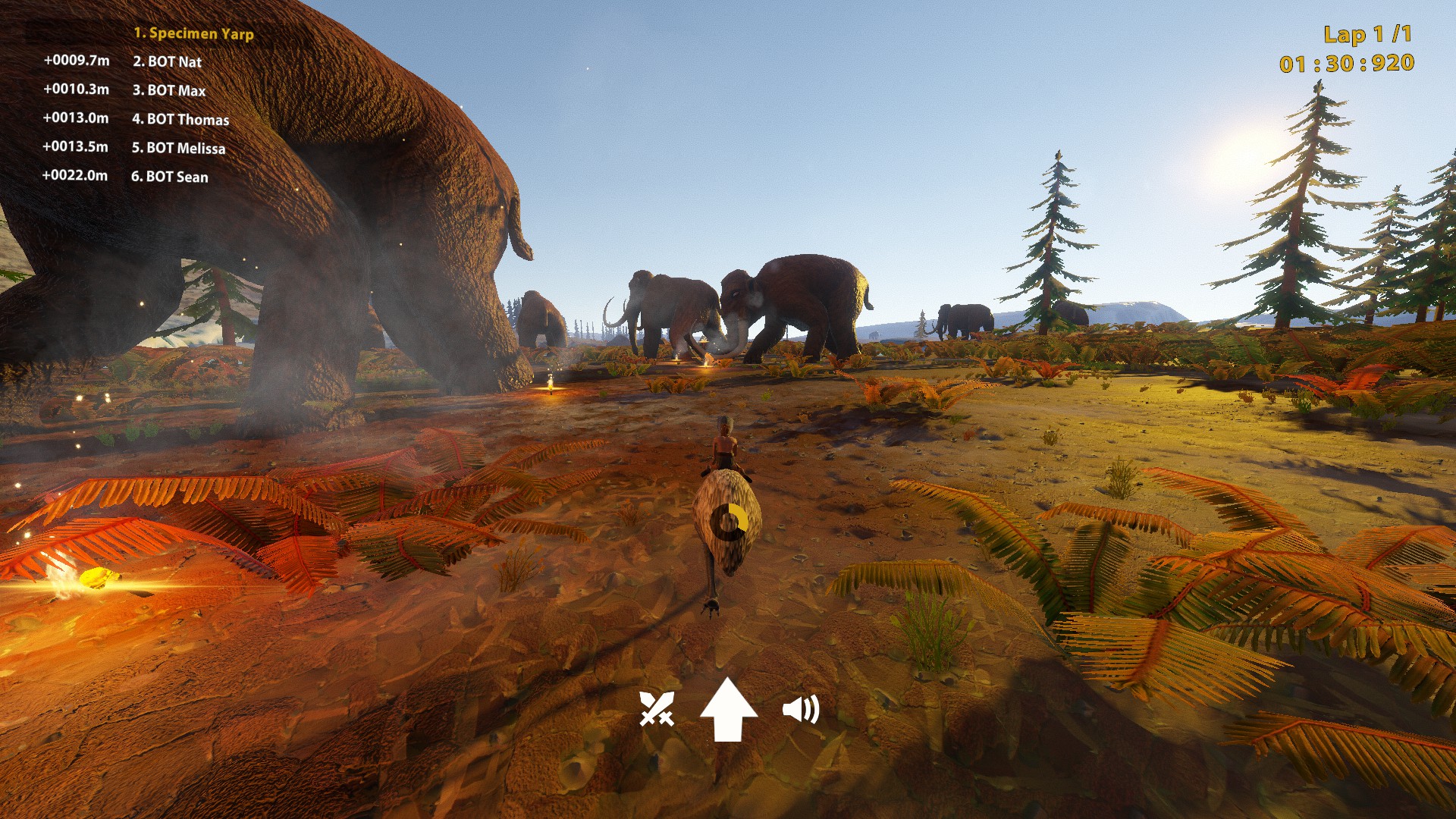Expand details for BOT Melissa's position
Image resolution: width=1456 pixels, height=819 pixels.
(178, 149)
